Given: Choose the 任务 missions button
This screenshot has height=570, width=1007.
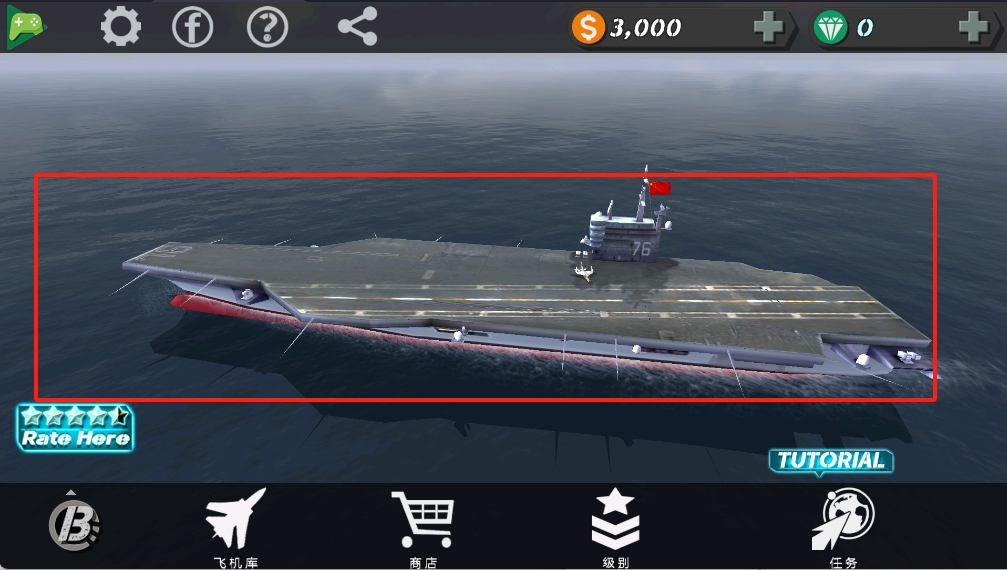Looking at the screenshot, I should (x=842, y=526).
